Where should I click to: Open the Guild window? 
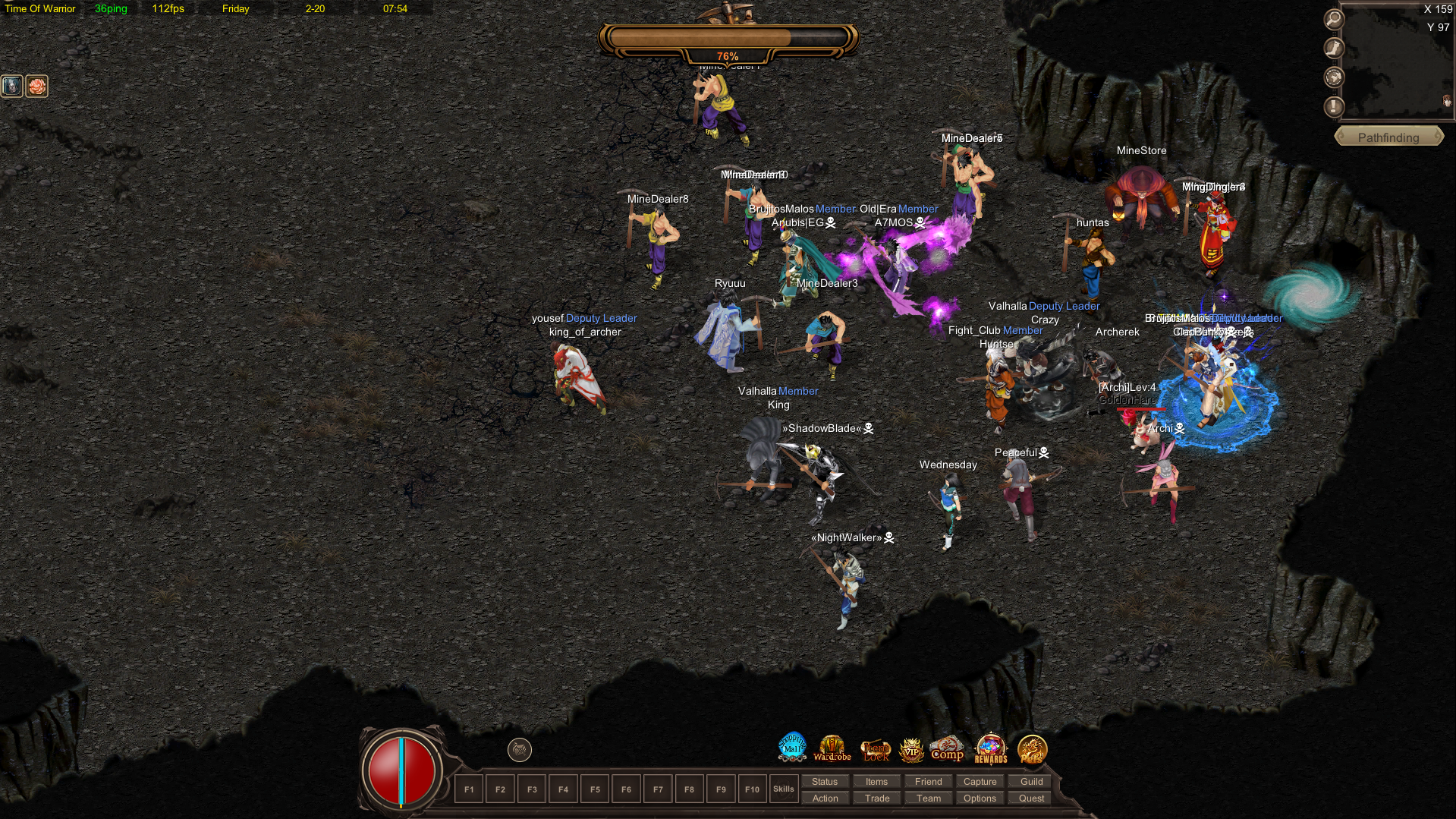point(1031,781)
